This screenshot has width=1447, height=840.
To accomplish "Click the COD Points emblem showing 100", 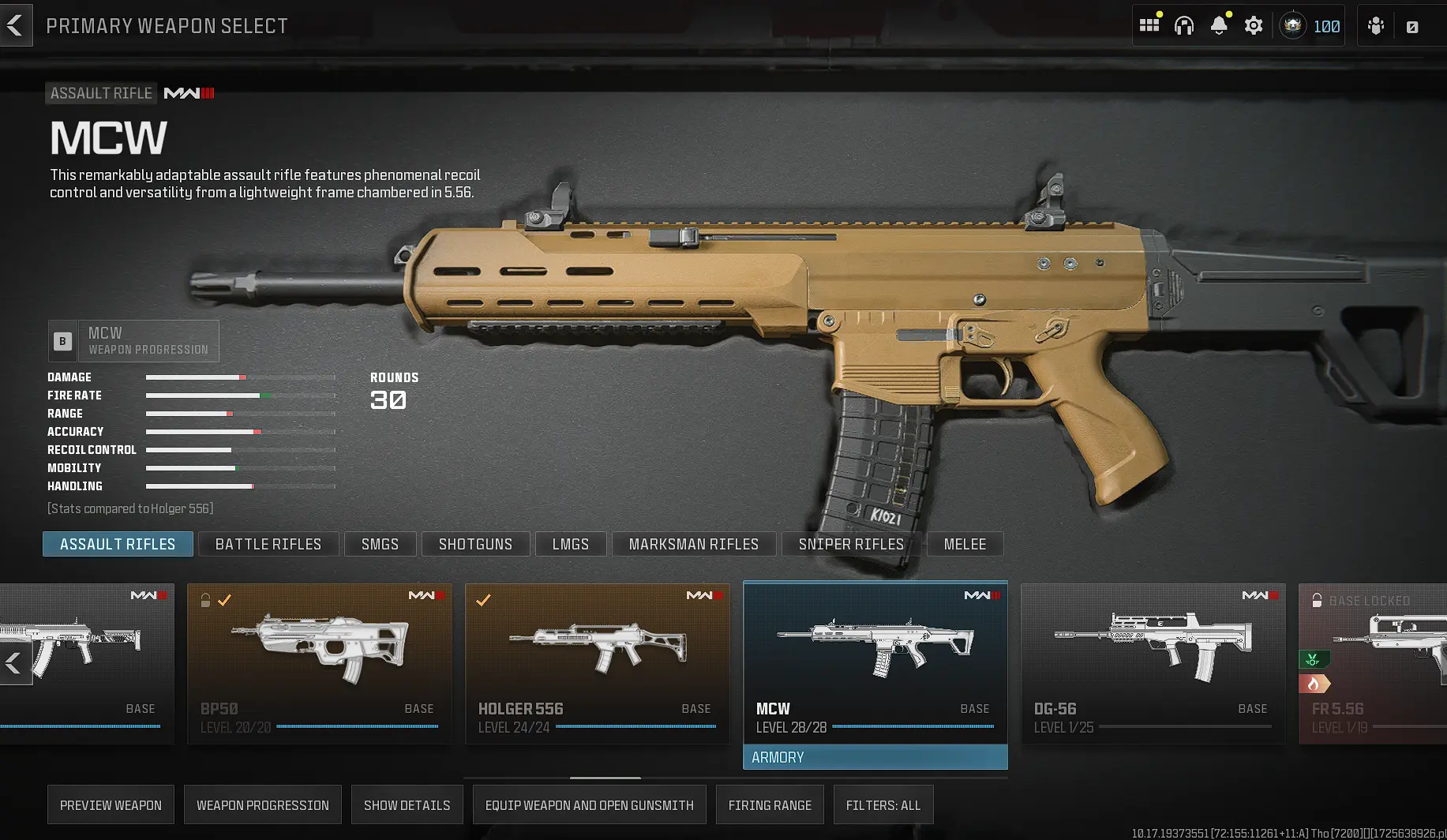I will (1310, 24).
